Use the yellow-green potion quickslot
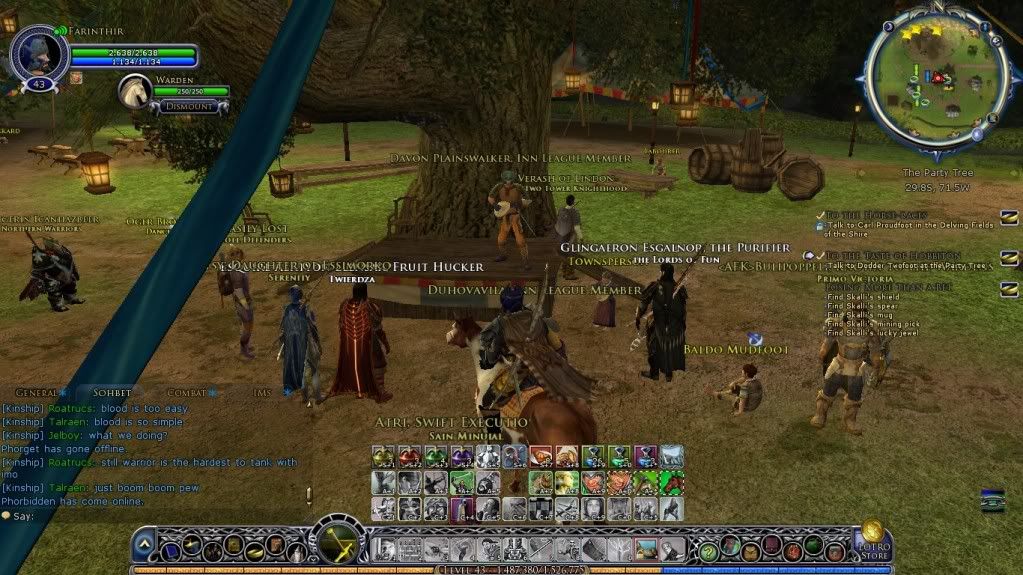The height and width of the screenshot is (575, 1023). click(x=382, y=458)
